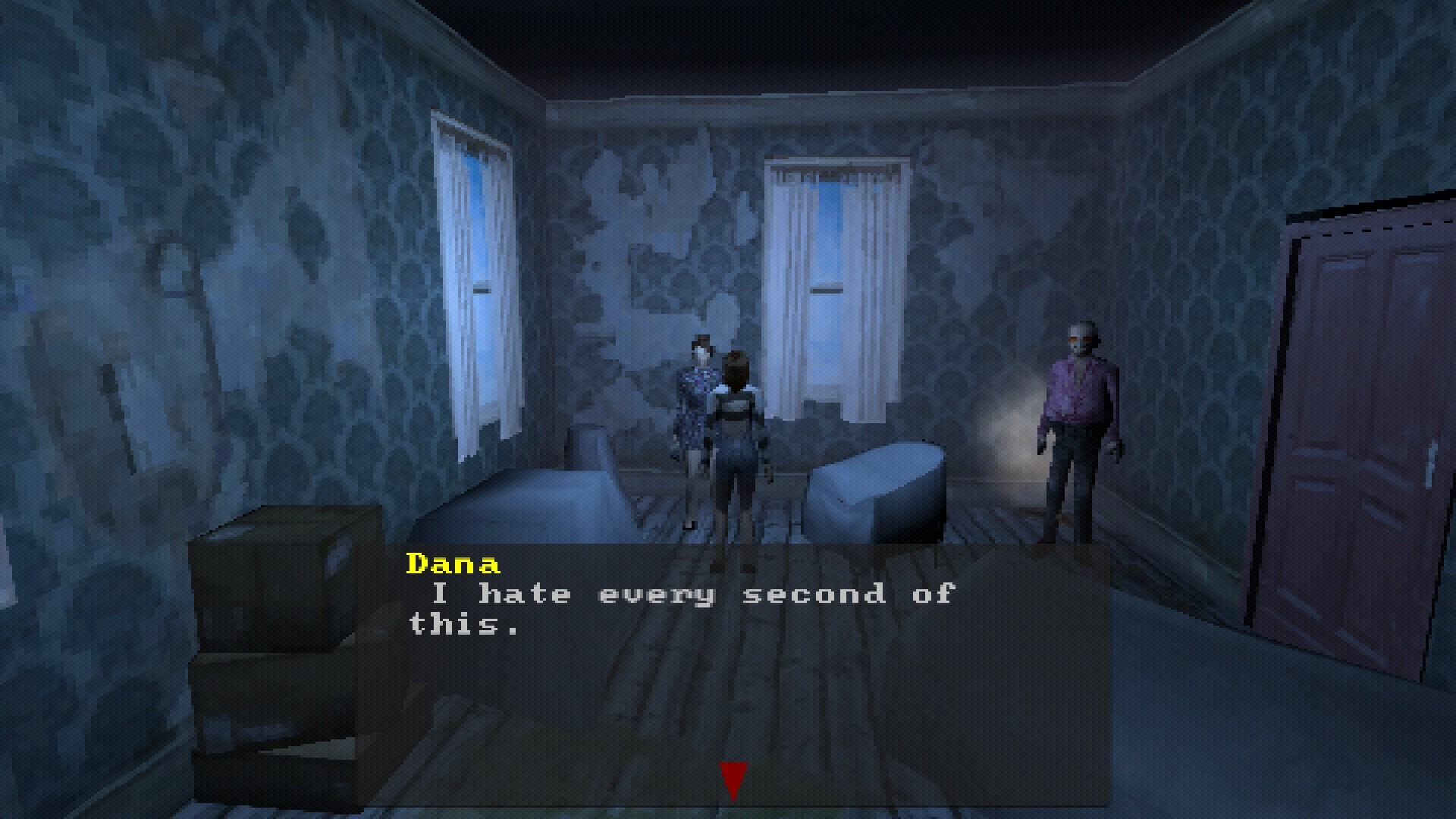Click the red advance-dialogue arrow

733,776
